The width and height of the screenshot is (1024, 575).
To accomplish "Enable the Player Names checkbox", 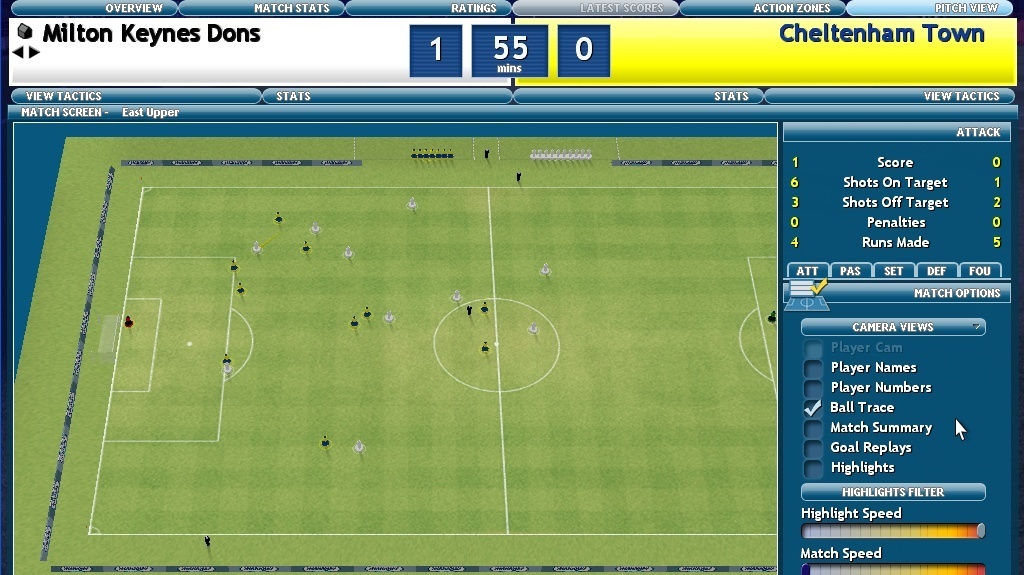I will coord(814,368).
